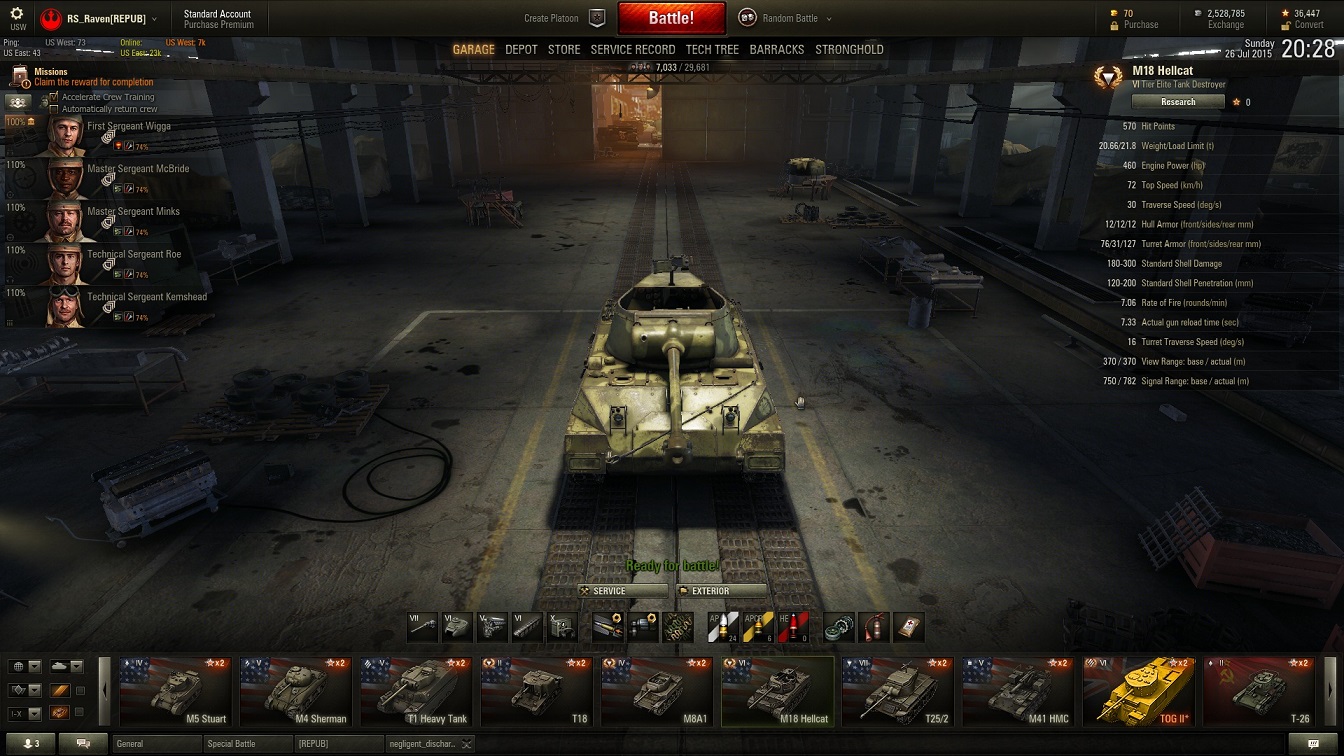Open the Service menu for the vehicle

pyautogui.click(x=623, y=591)
